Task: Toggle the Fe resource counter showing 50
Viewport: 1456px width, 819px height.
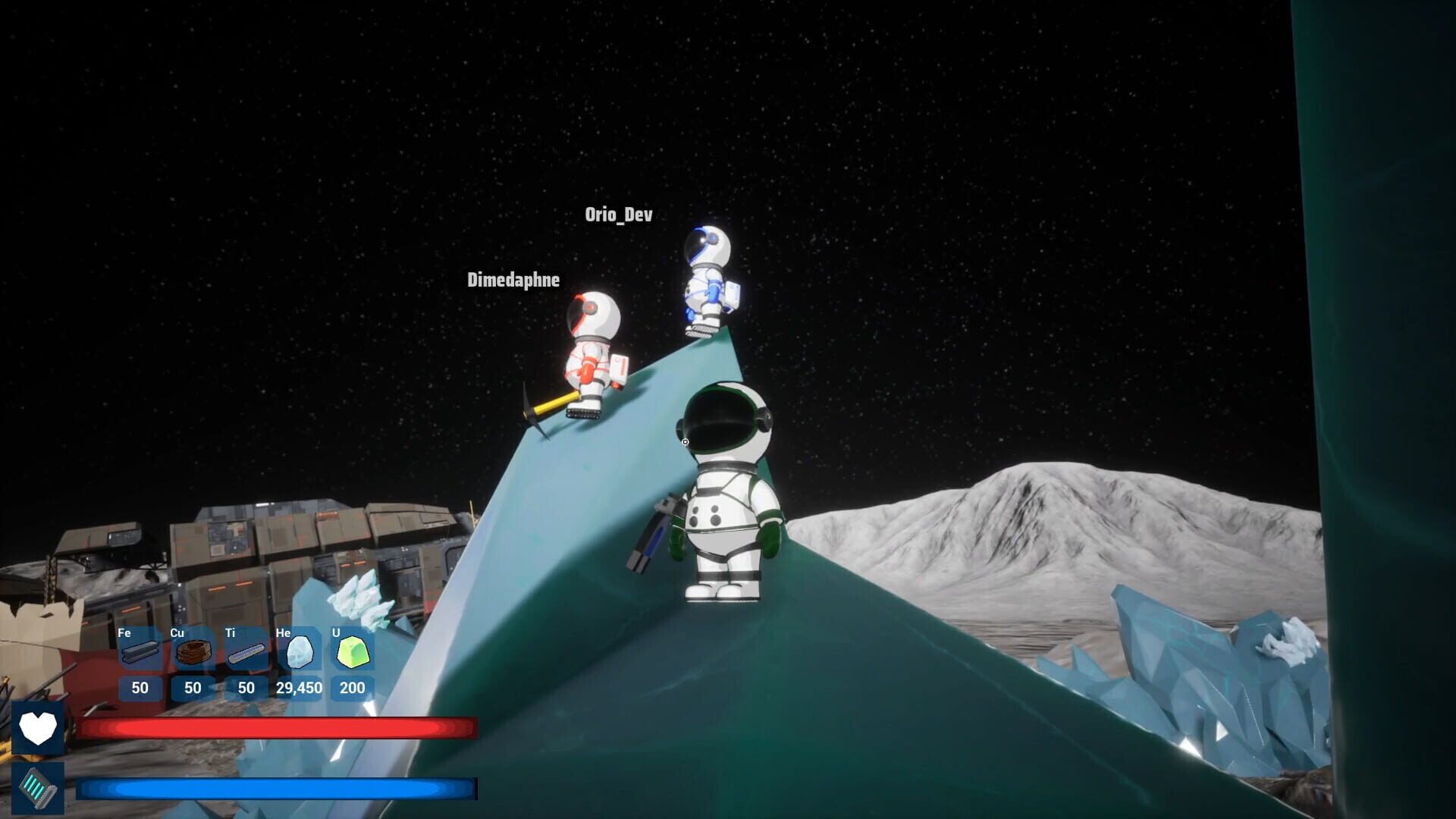Action: (139, 689)
